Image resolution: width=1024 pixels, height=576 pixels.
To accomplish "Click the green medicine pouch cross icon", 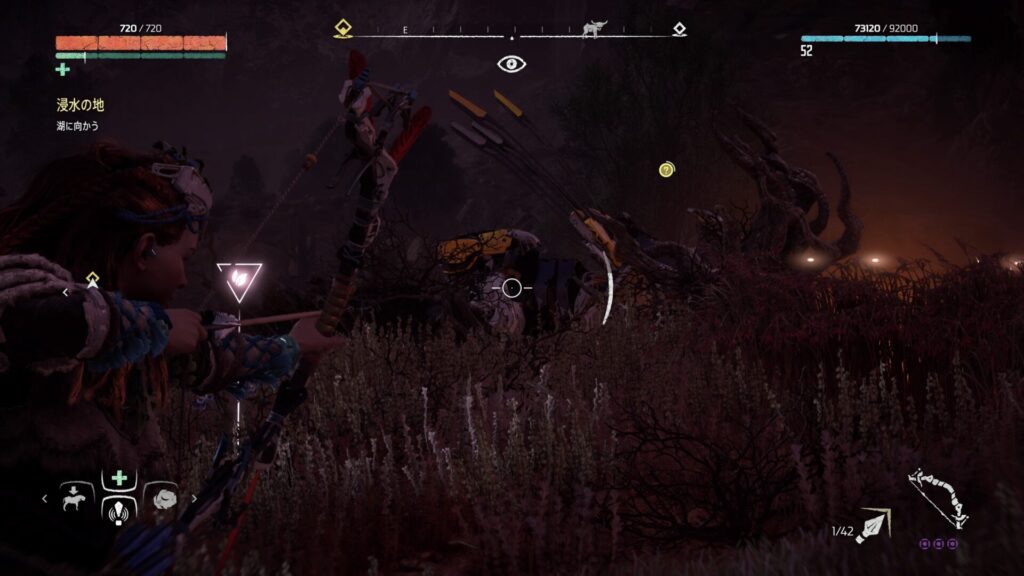I will coord(63,69).
